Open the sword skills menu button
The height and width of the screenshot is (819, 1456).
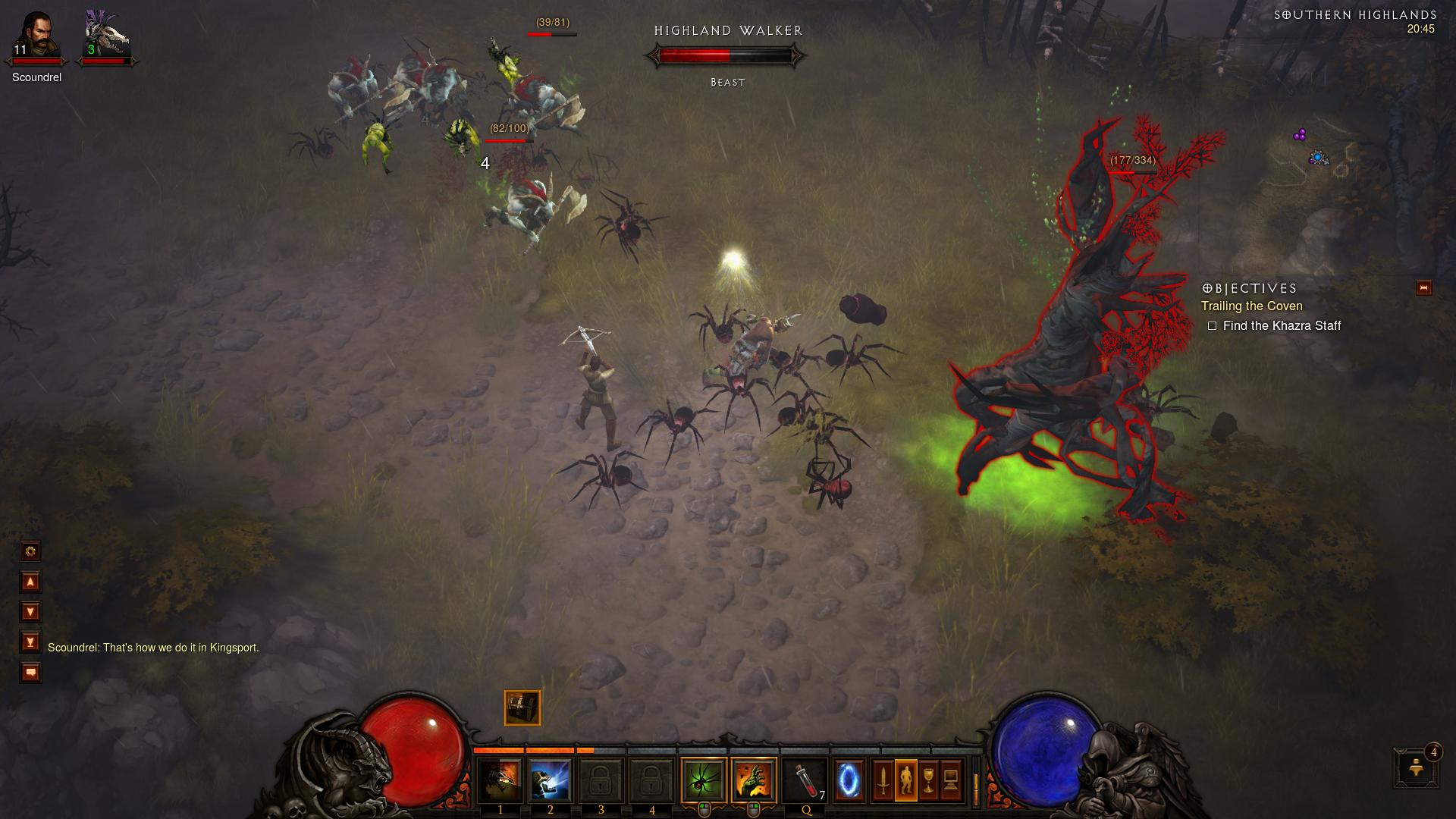pos(883,780)
